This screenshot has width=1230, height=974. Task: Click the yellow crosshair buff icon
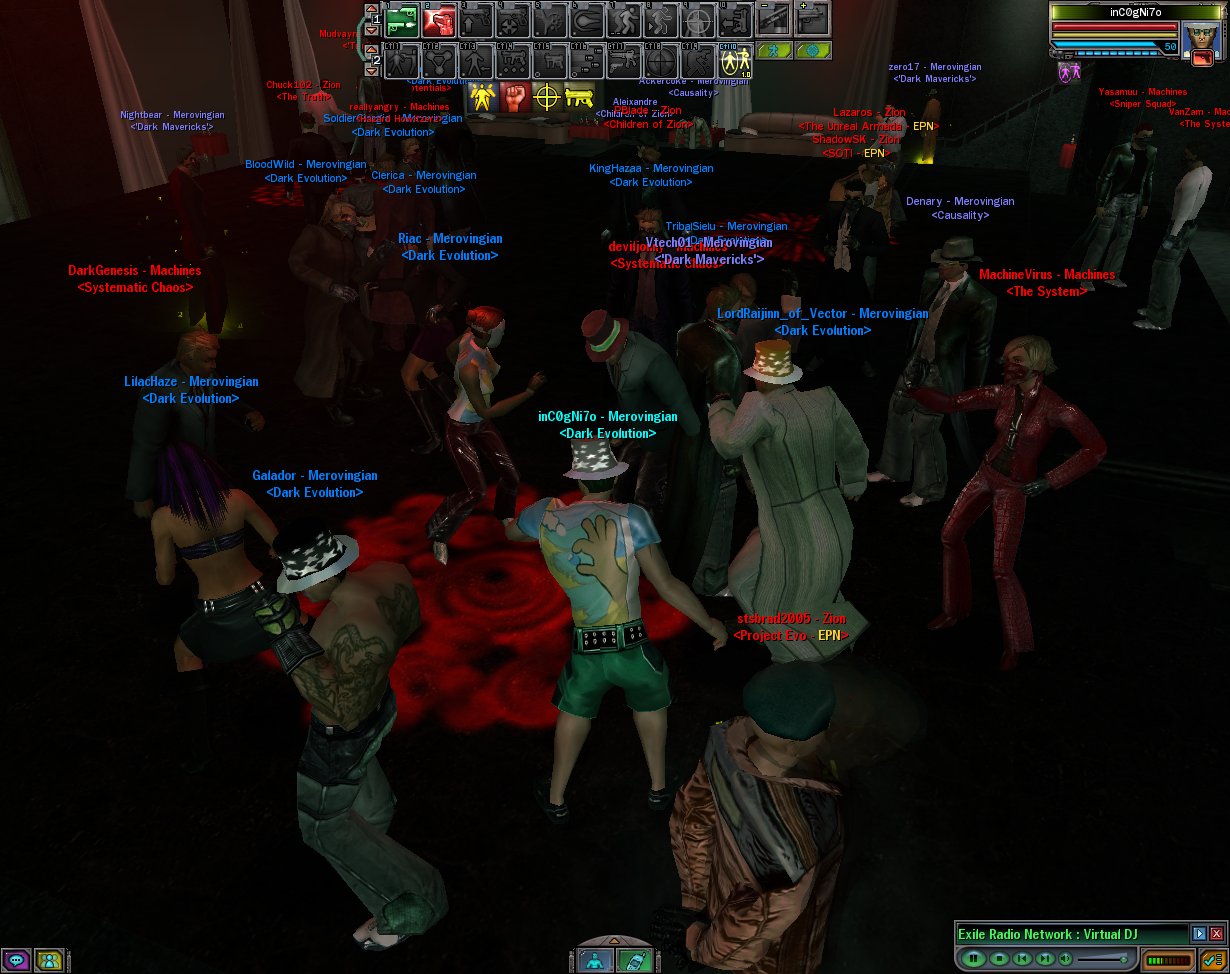546,97
